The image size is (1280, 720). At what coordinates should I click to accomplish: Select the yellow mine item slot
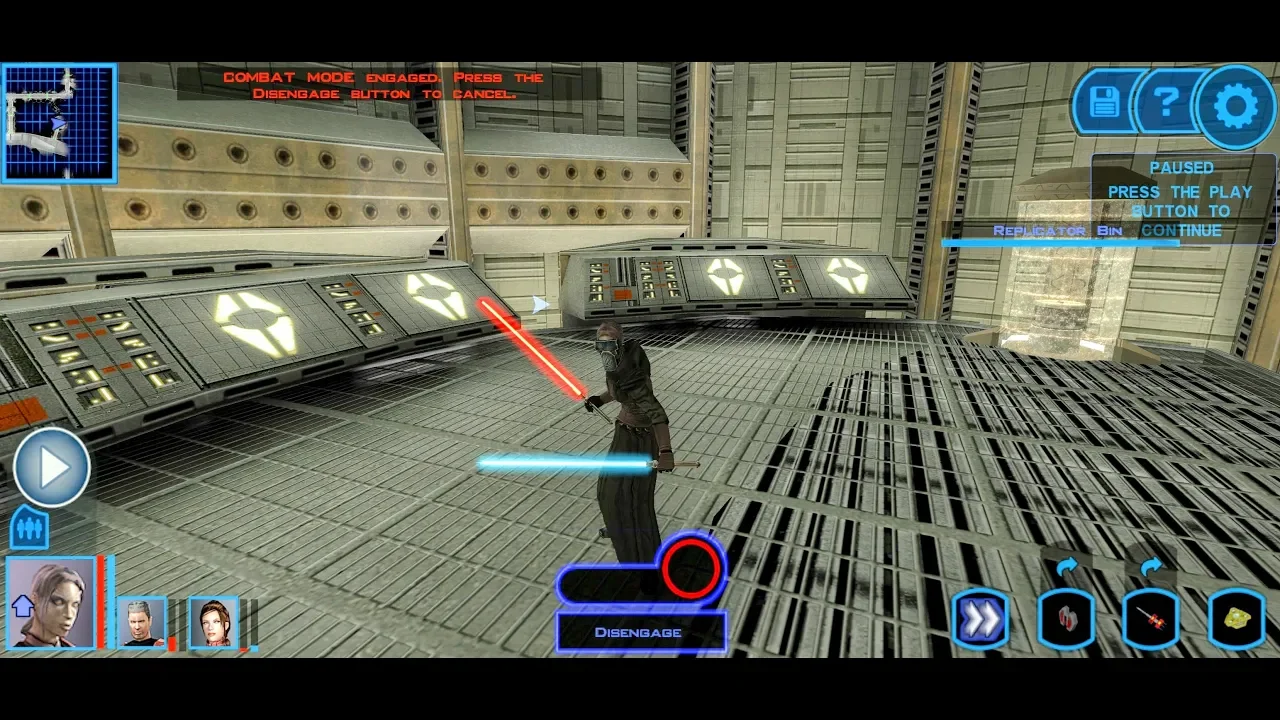point(1237,620)
